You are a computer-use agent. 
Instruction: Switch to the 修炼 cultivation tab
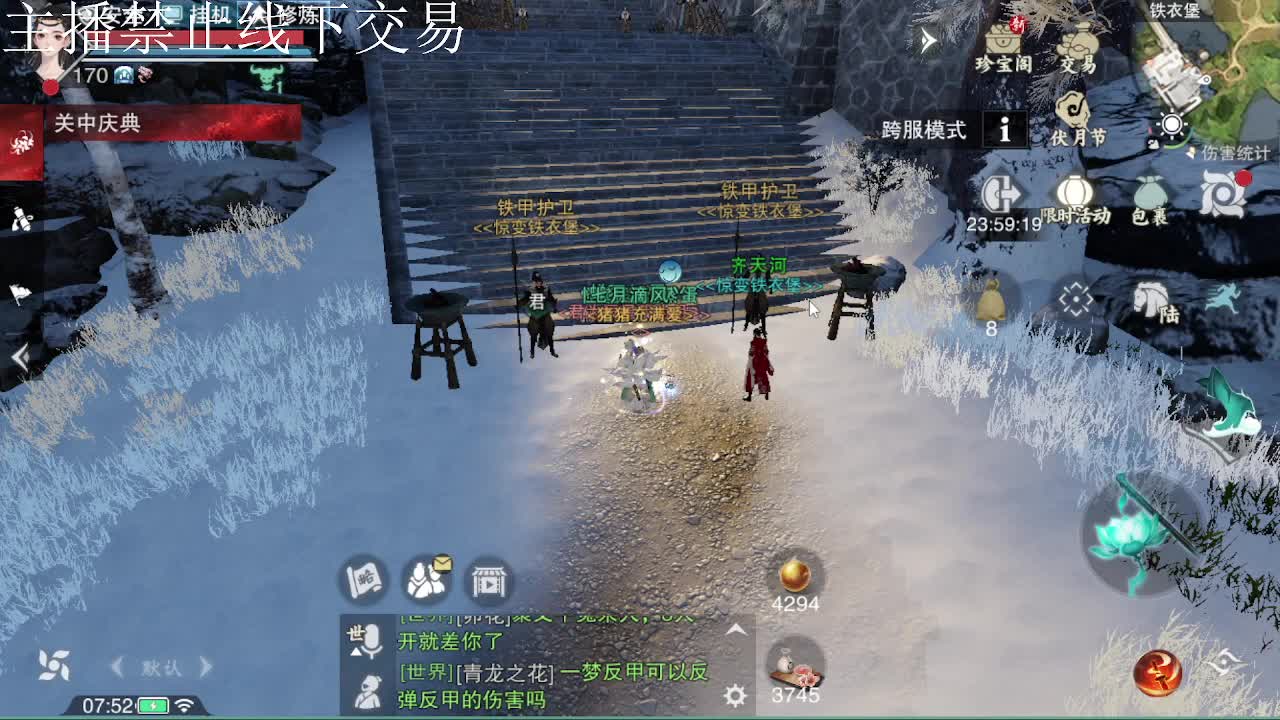300,15
